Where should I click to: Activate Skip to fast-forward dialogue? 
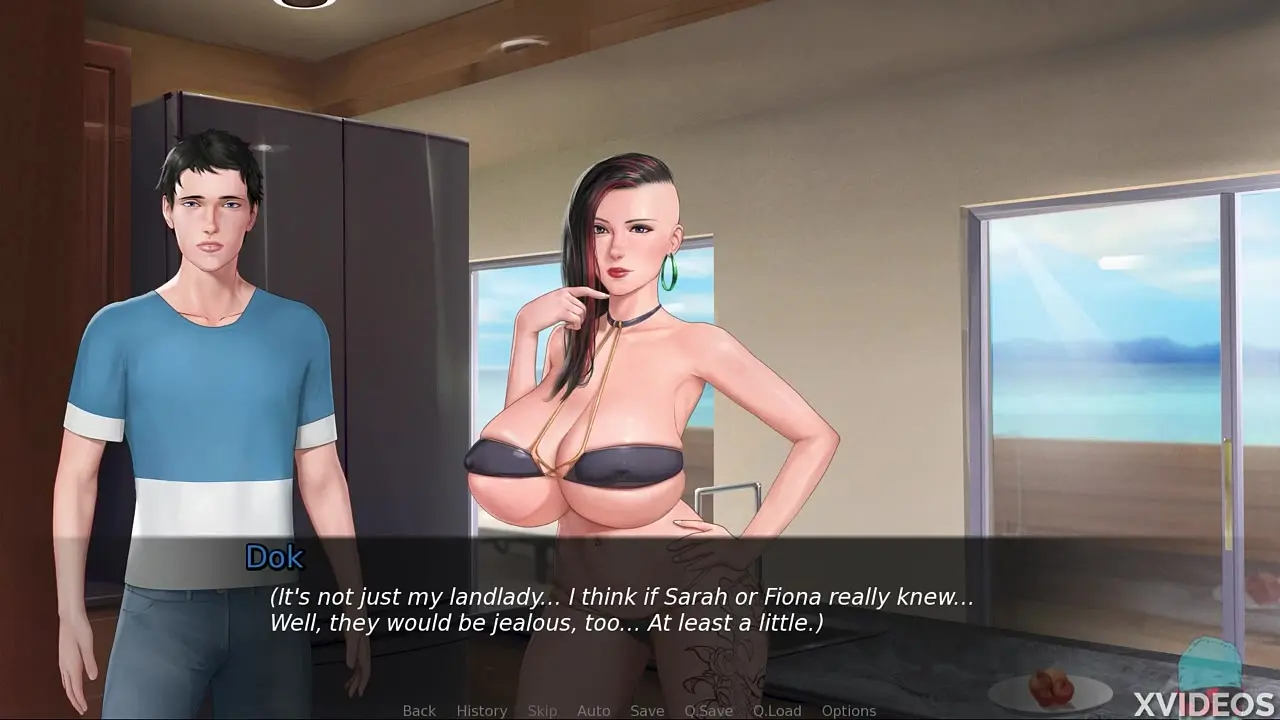click(542, 710)
